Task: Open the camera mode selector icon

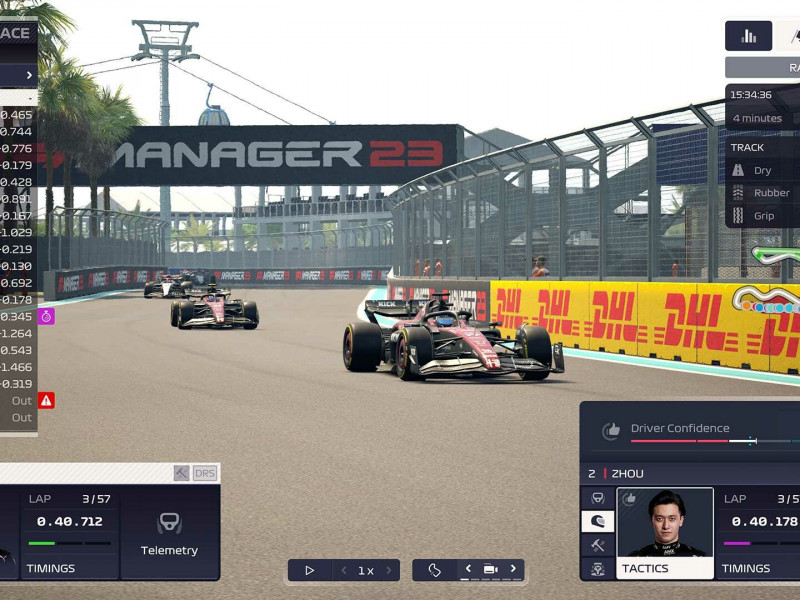Action: click(x=490, y=570)
